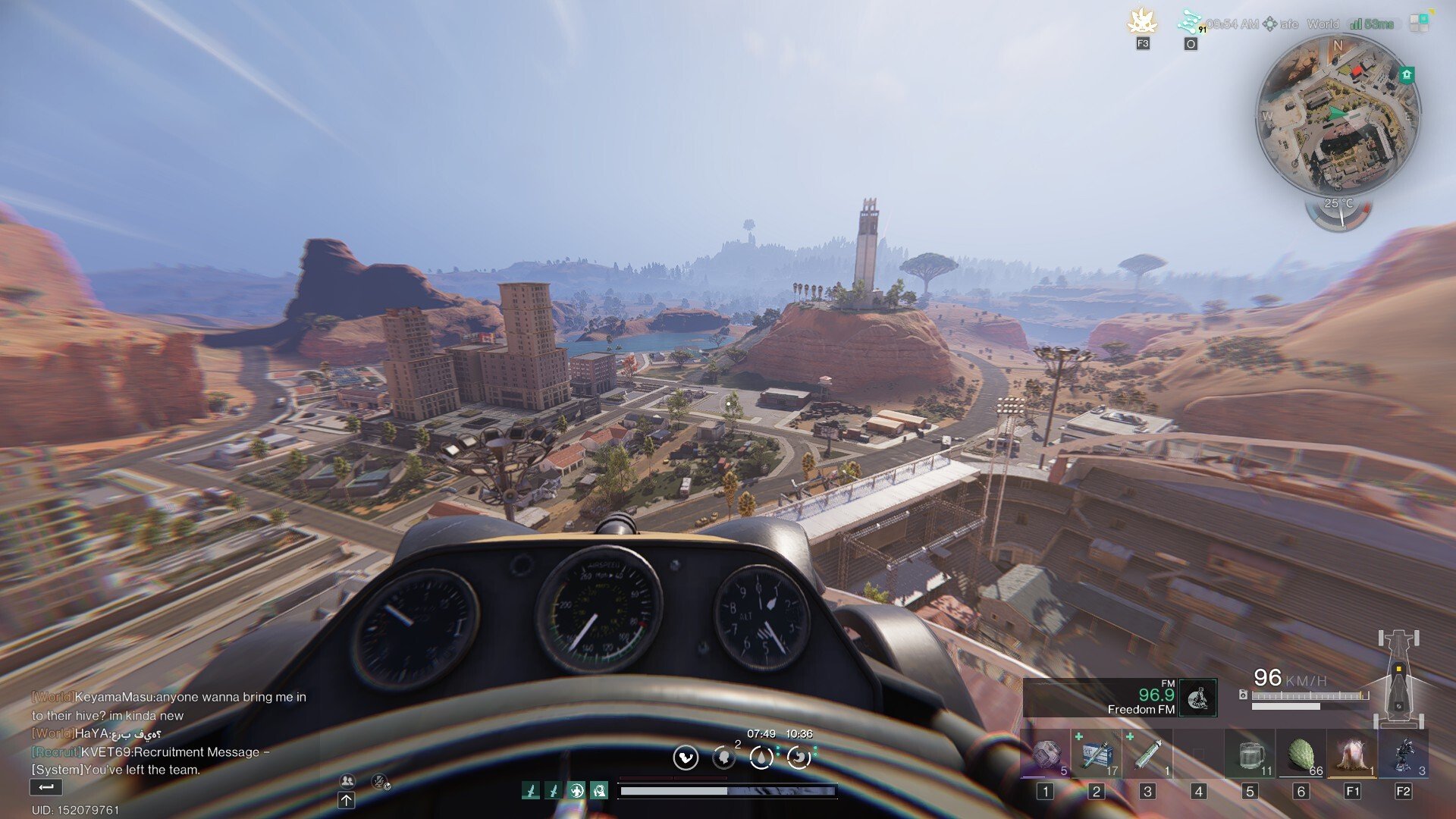Choose the green cactus fruit slot
The height and width of the screenshot is (819, 1456).
point(1301,755)
